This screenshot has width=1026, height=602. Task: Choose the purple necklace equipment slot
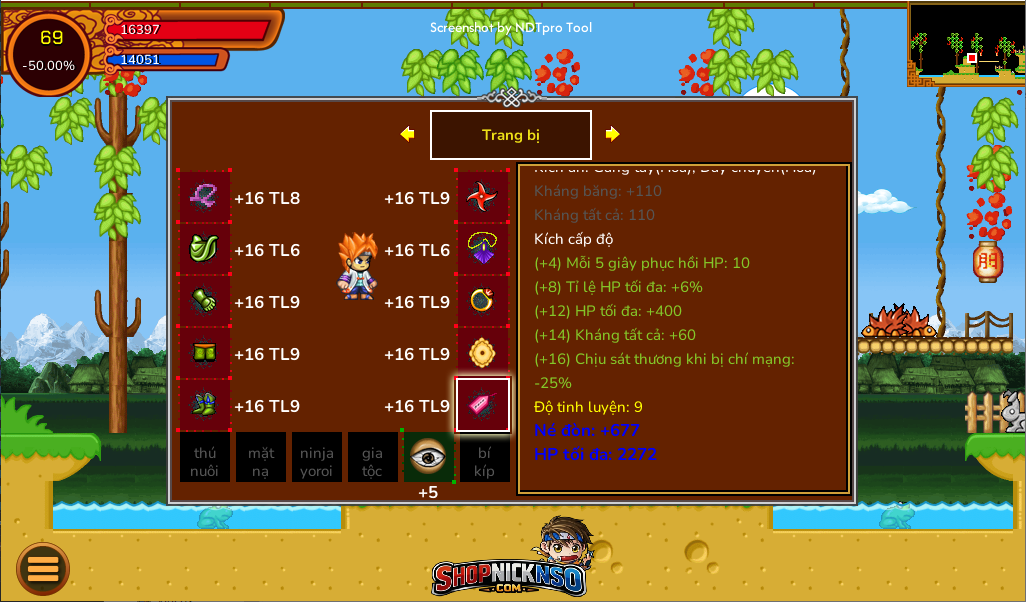(483, 249)
